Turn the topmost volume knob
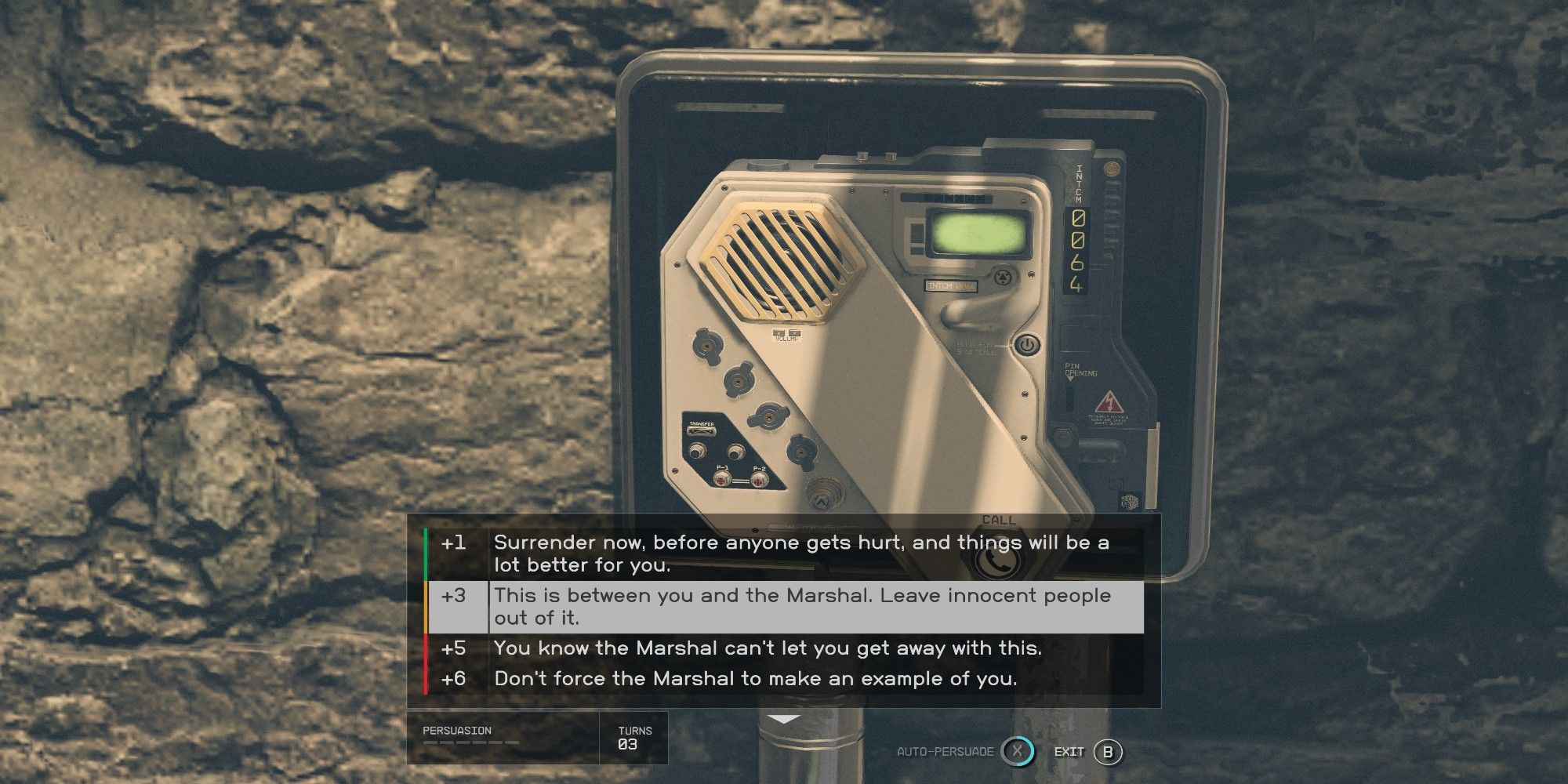 point(707,346)
